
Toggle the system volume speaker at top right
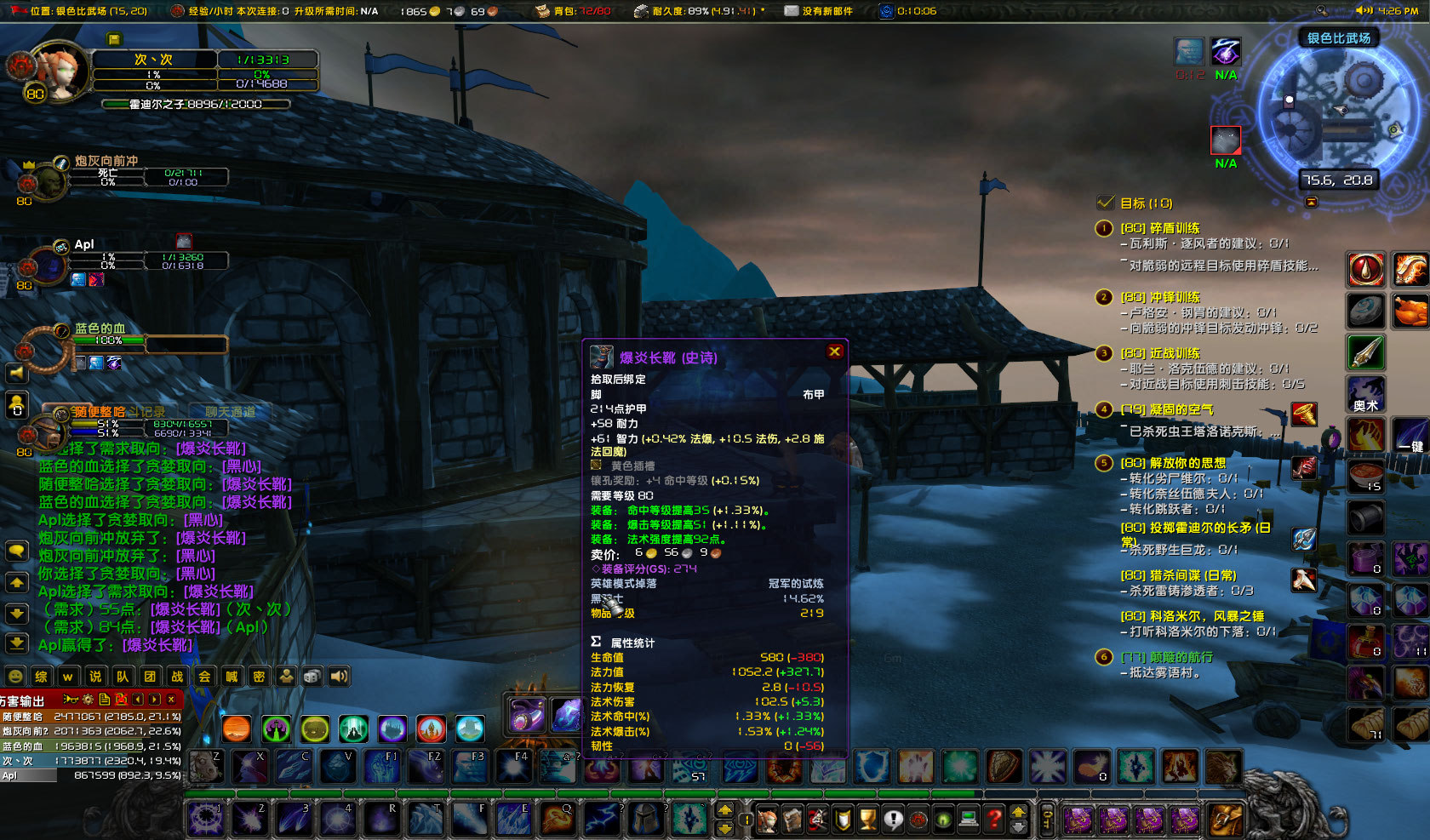1363,10
